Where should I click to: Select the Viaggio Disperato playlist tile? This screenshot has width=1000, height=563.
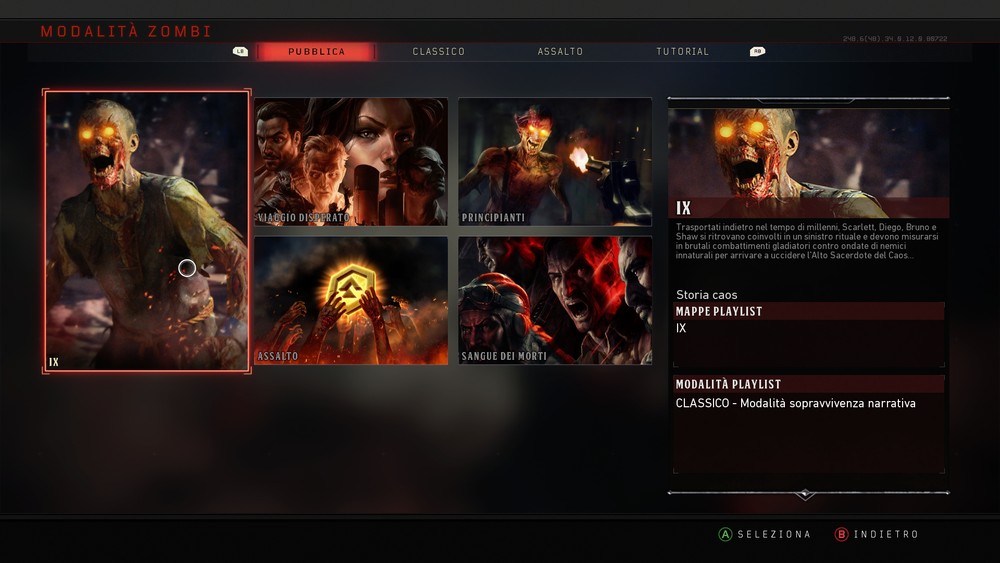coord(350,161)
